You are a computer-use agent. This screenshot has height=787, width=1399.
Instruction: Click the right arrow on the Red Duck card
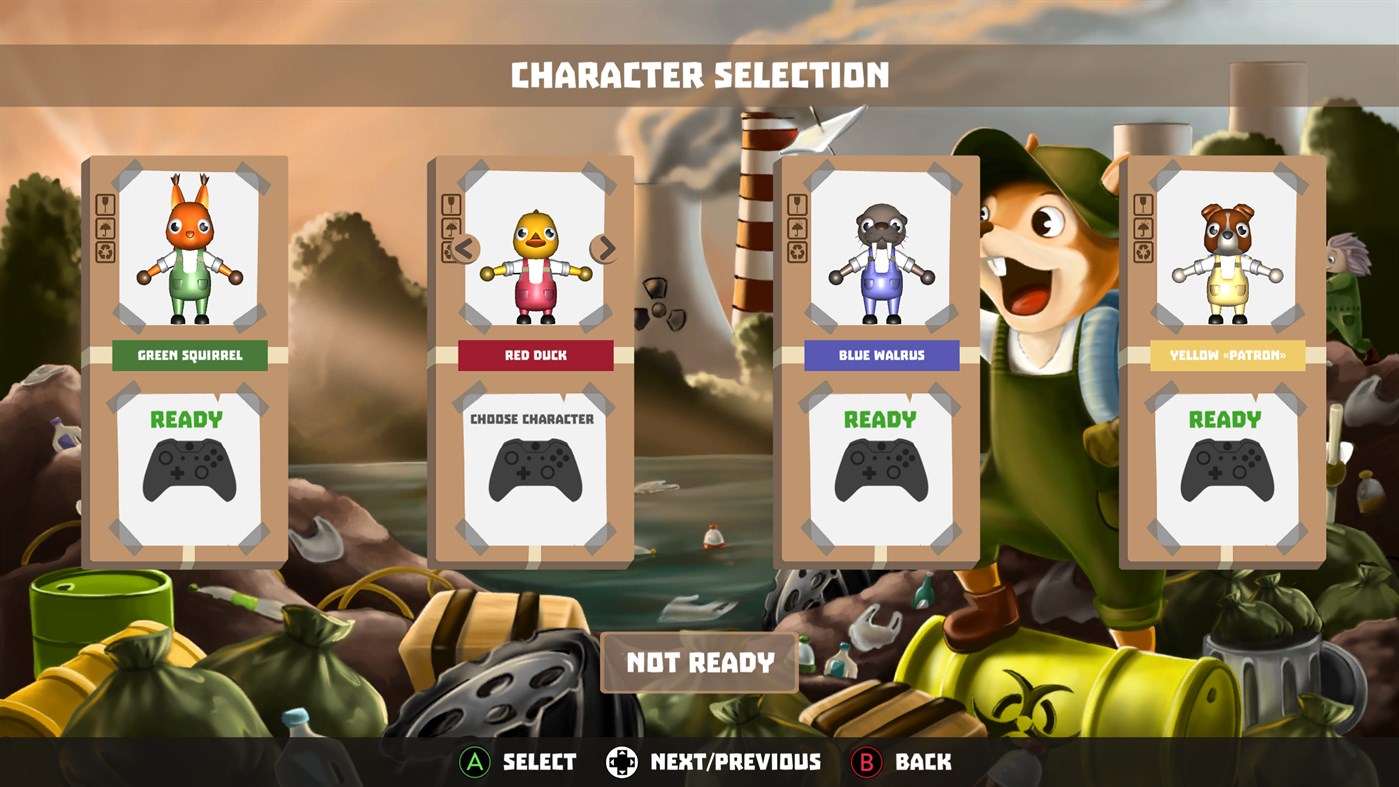[605, 247]
